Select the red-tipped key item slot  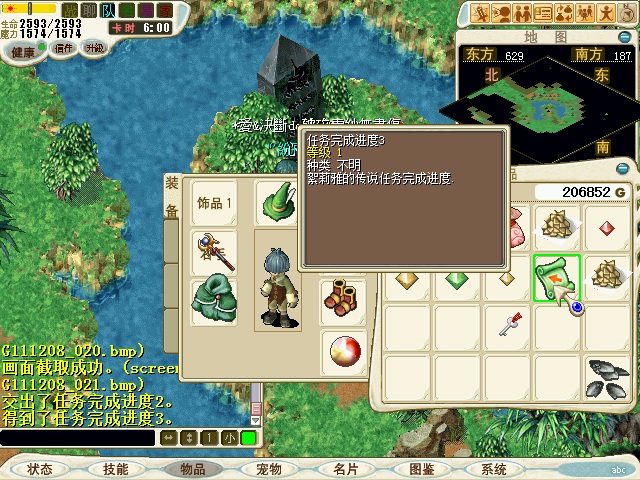click(510, 323)
